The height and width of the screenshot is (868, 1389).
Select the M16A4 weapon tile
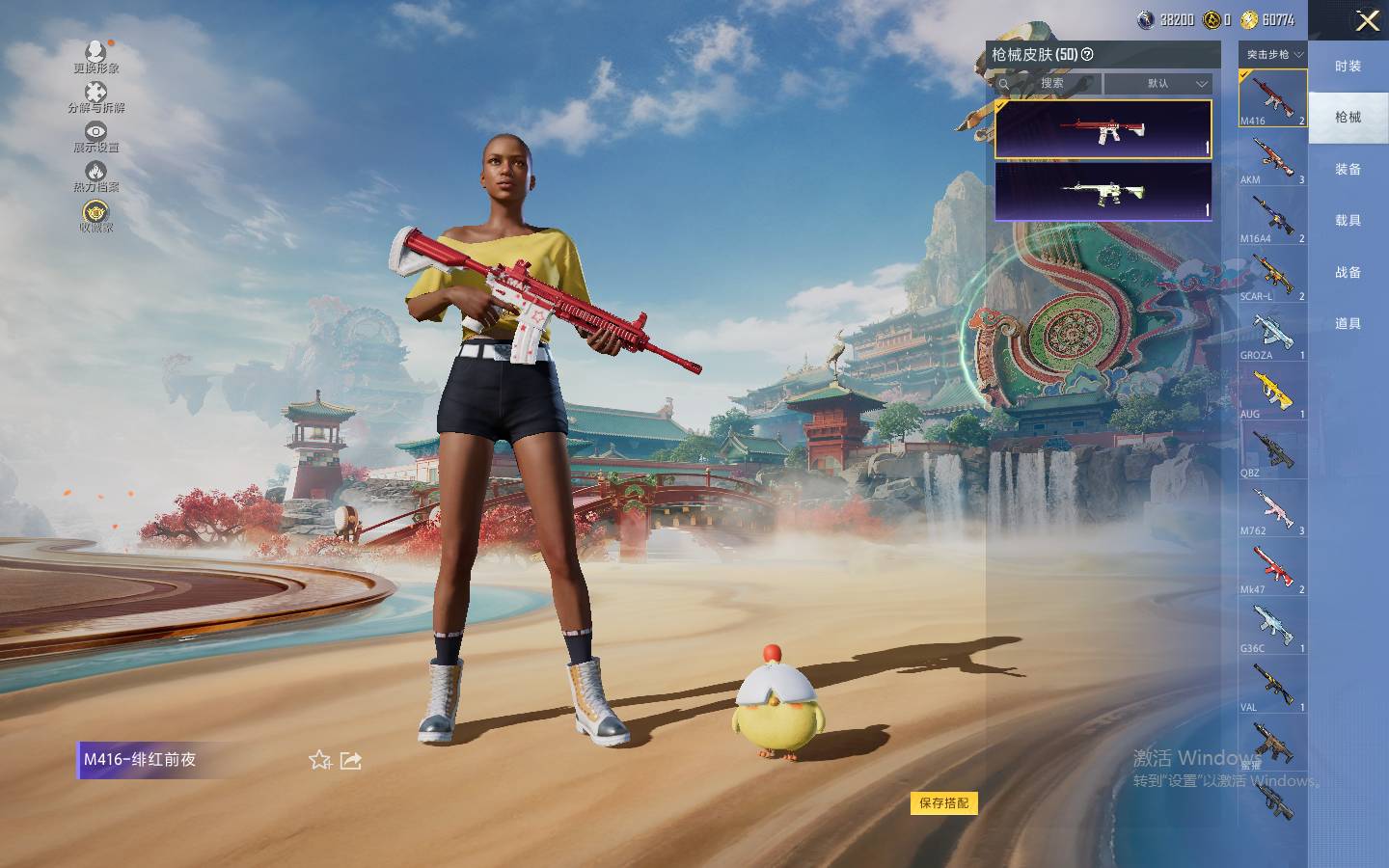point(1272,219)
